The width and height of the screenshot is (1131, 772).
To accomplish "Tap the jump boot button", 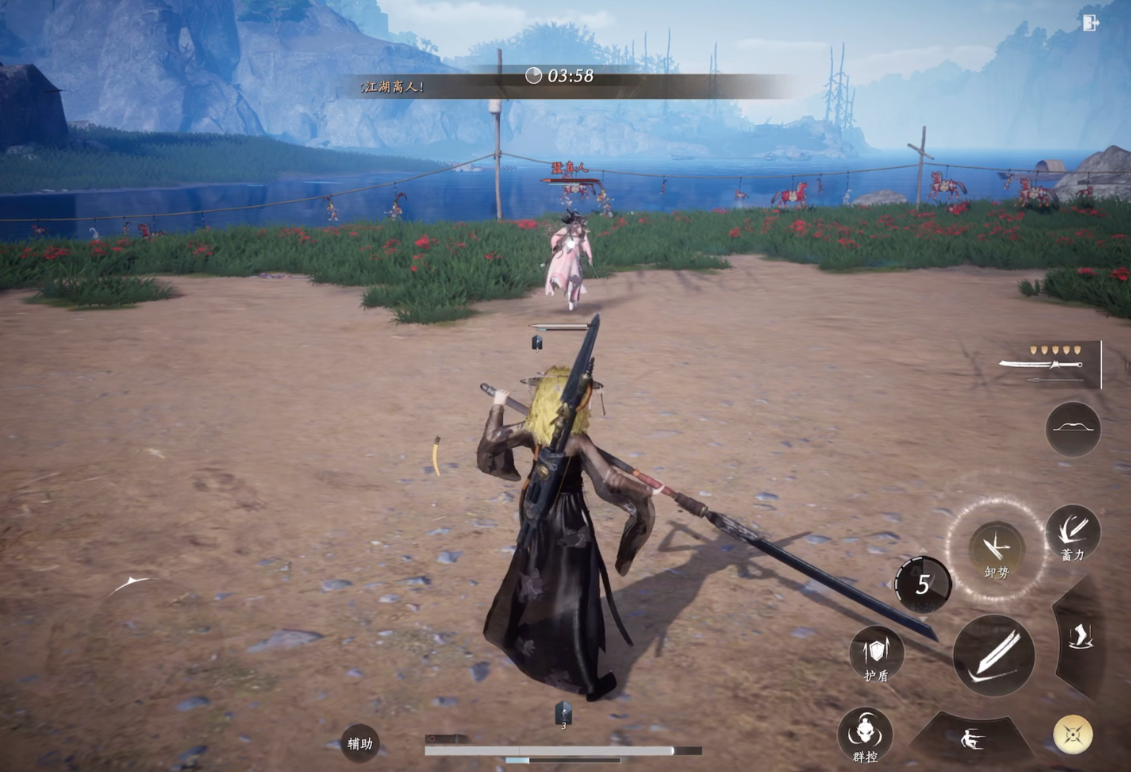I will click(1081, 636).
